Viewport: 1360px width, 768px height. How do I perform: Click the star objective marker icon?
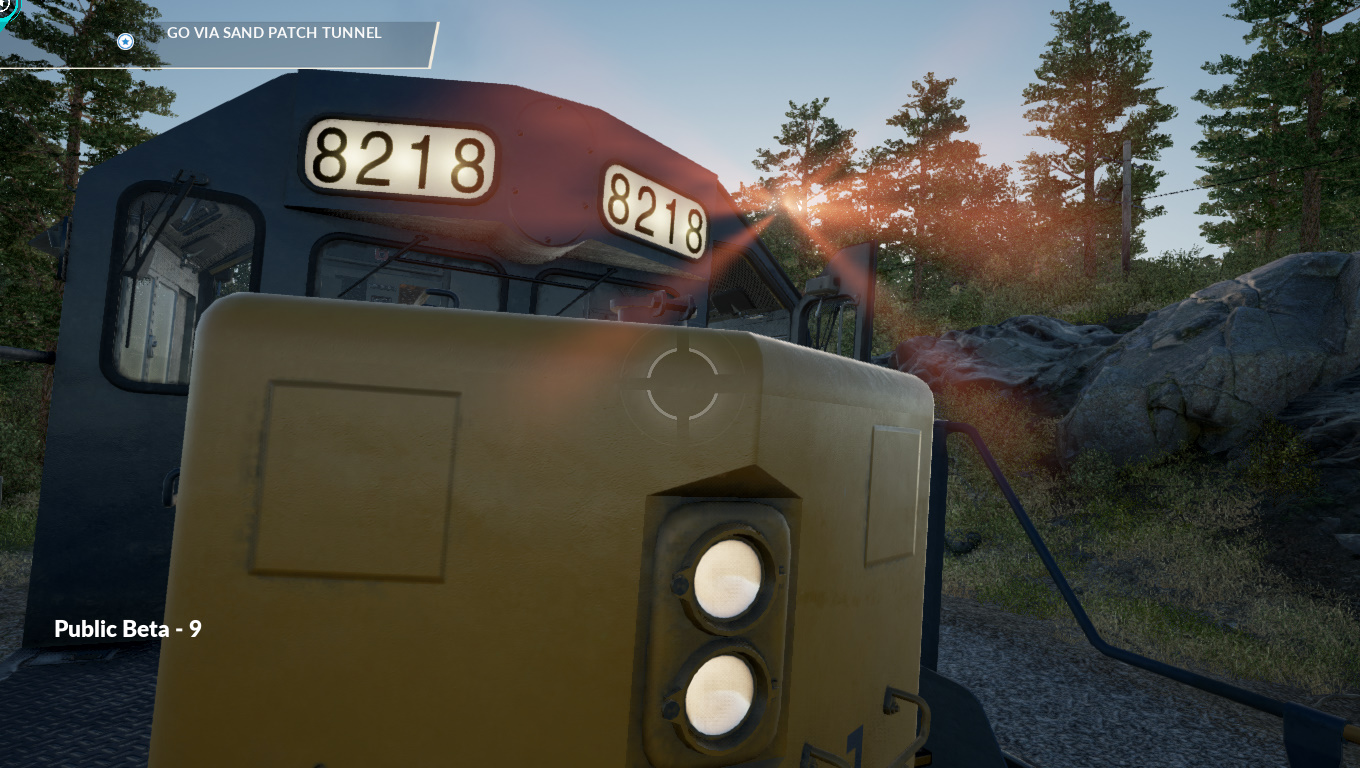tap(125, 41)
